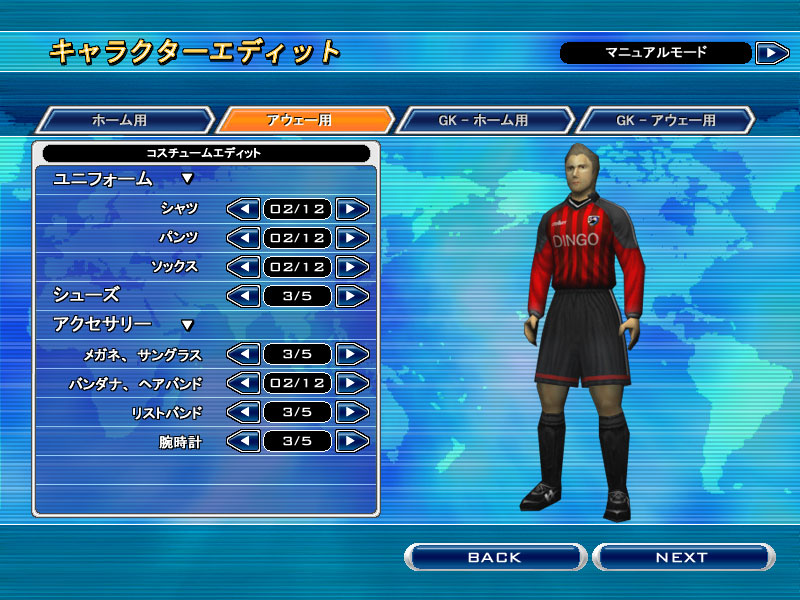Select previous メガネ、サングラス option

[243, 354]
